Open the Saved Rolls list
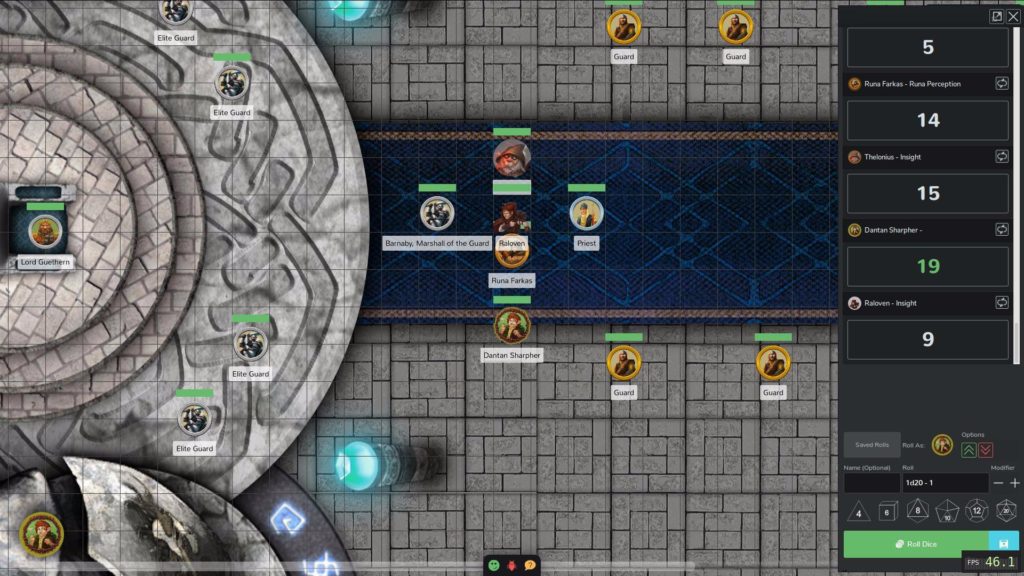Viewport: 1024px width, 576px height. (871, 444)
